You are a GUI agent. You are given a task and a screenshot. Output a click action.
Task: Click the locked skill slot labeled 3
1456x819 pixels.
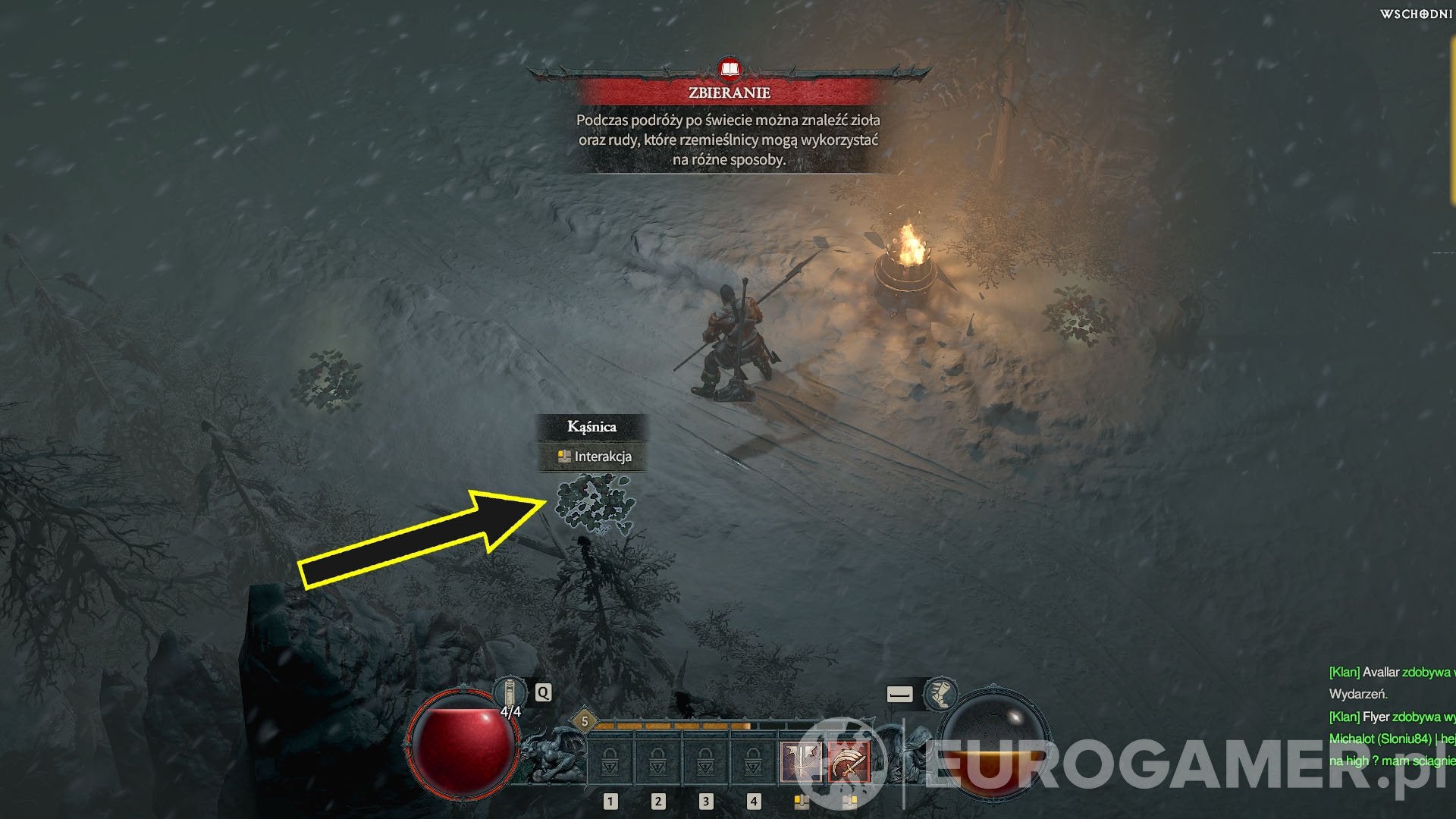[705, 760]
